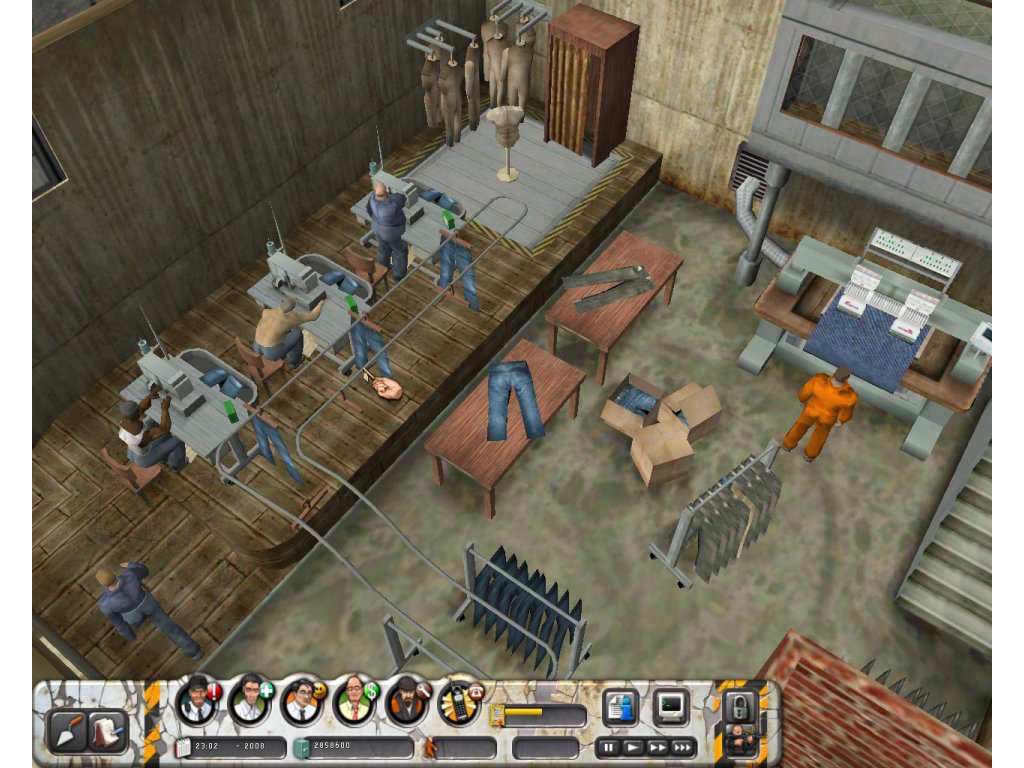Set game to double fast-forward speed
Screen dimensions: 1024x768
pyautogui.click(x=657, y=746)
